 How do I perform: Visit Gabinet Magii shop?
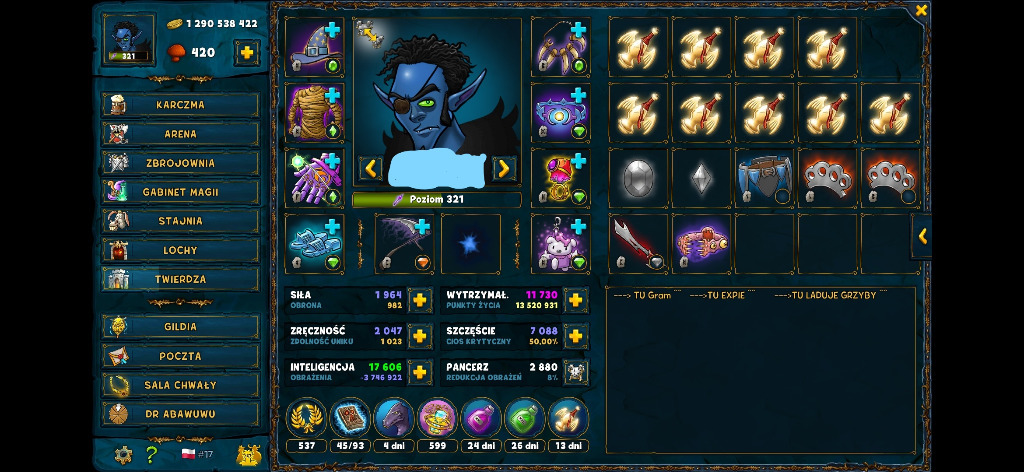(180, 192)
